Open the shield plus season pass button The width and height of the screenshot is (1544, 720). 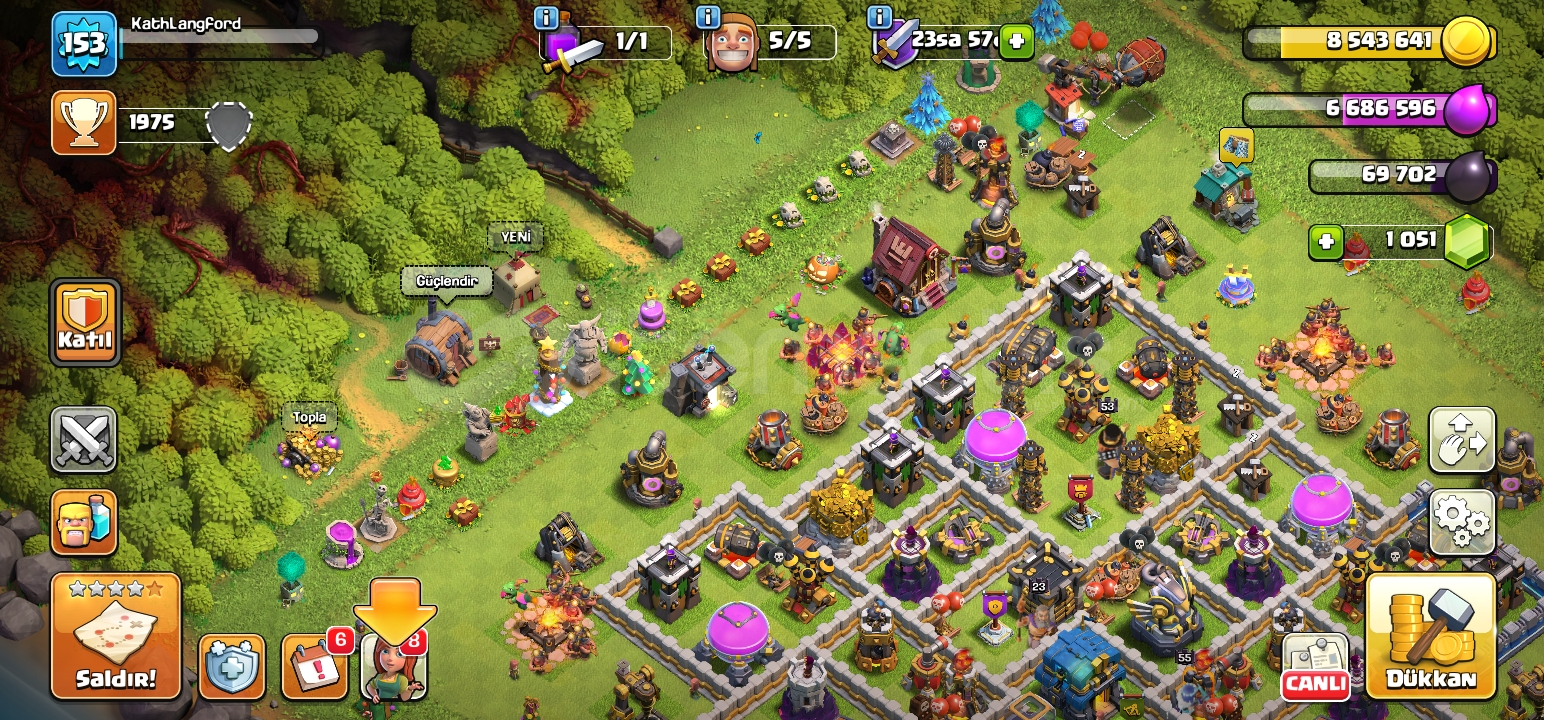pos(232,666)
